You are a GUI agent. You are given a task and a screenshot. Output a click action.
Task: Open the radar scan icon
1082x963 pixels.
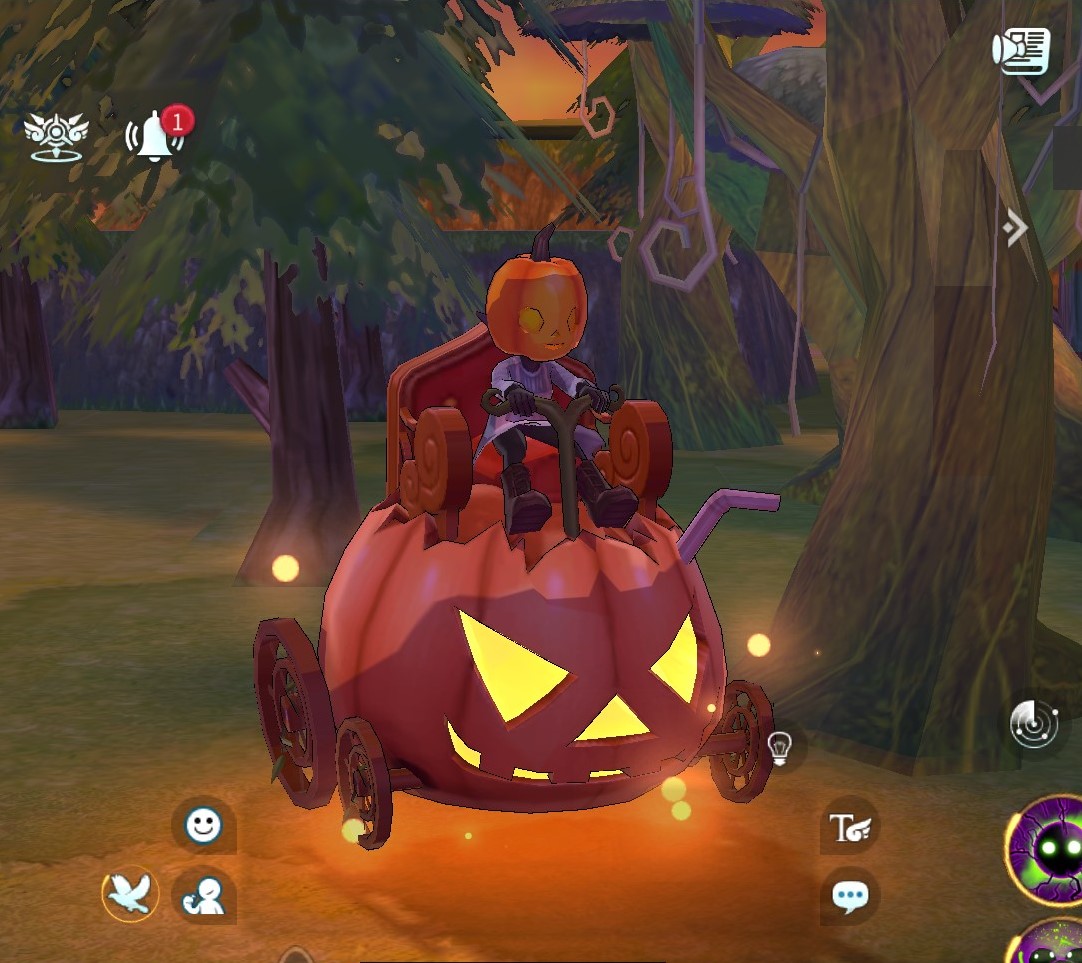coord(1034,723)
